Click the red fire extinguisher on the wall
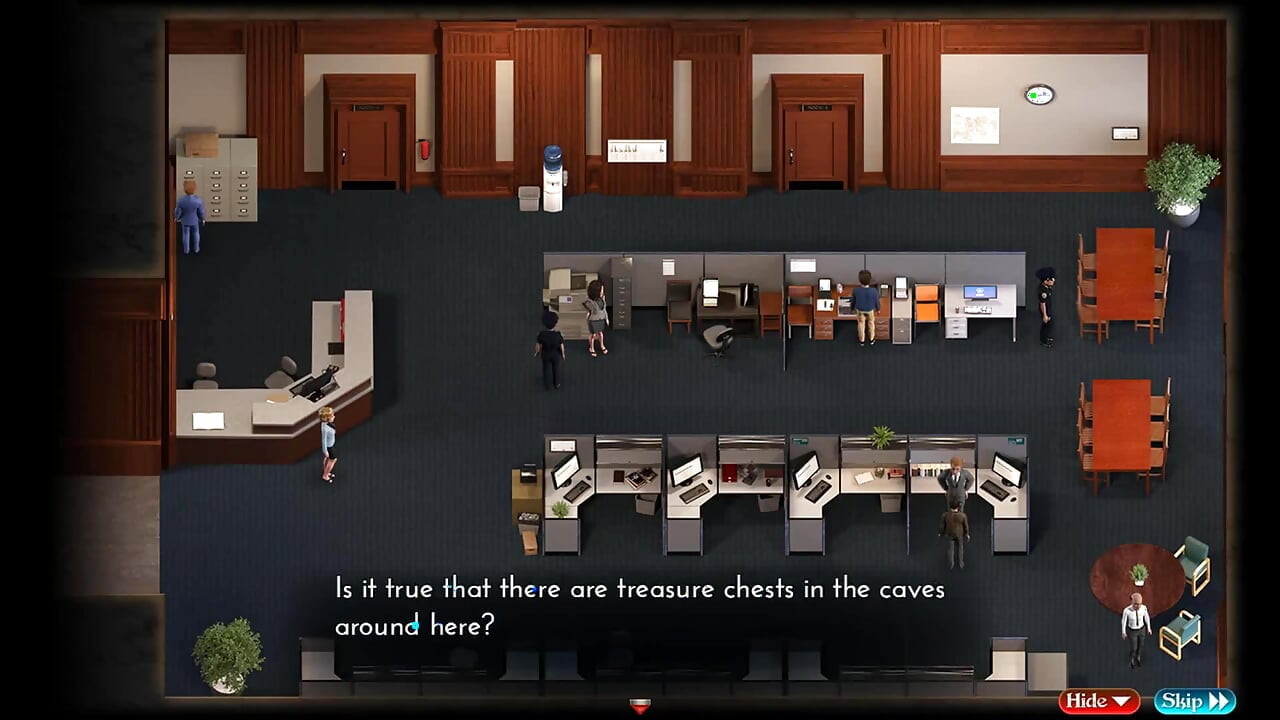1280x720 pixels. coord(423,152)
